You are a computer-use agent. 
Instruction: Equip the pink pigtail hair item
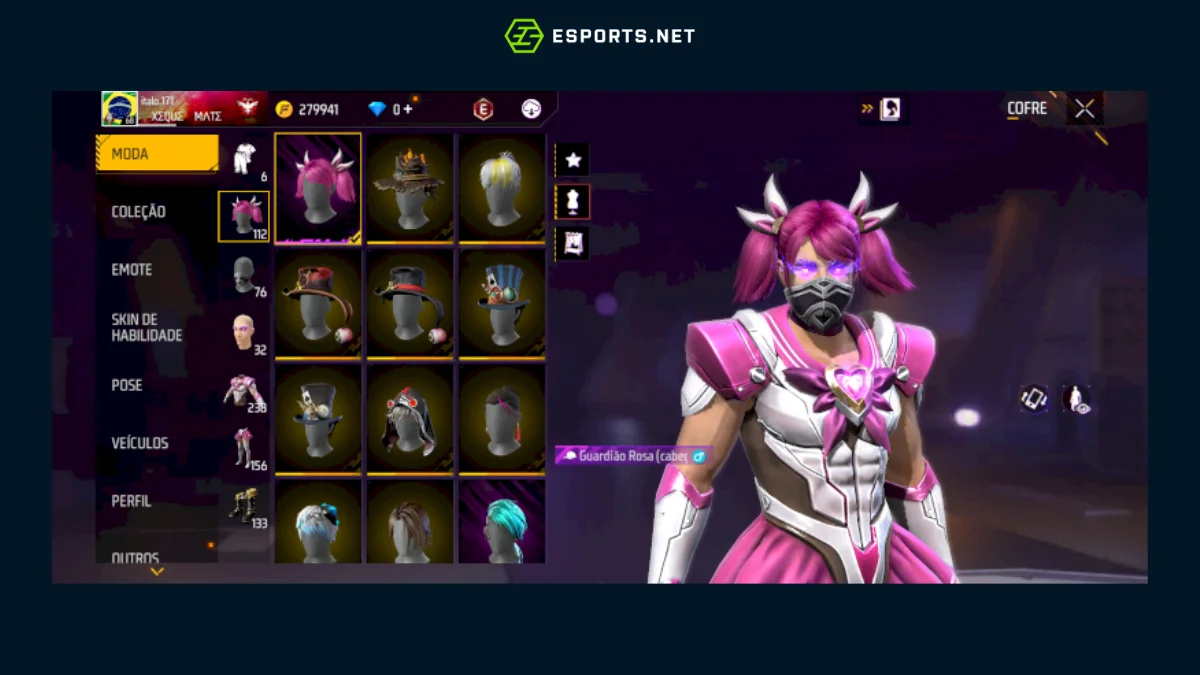click(x=318, y=188)
